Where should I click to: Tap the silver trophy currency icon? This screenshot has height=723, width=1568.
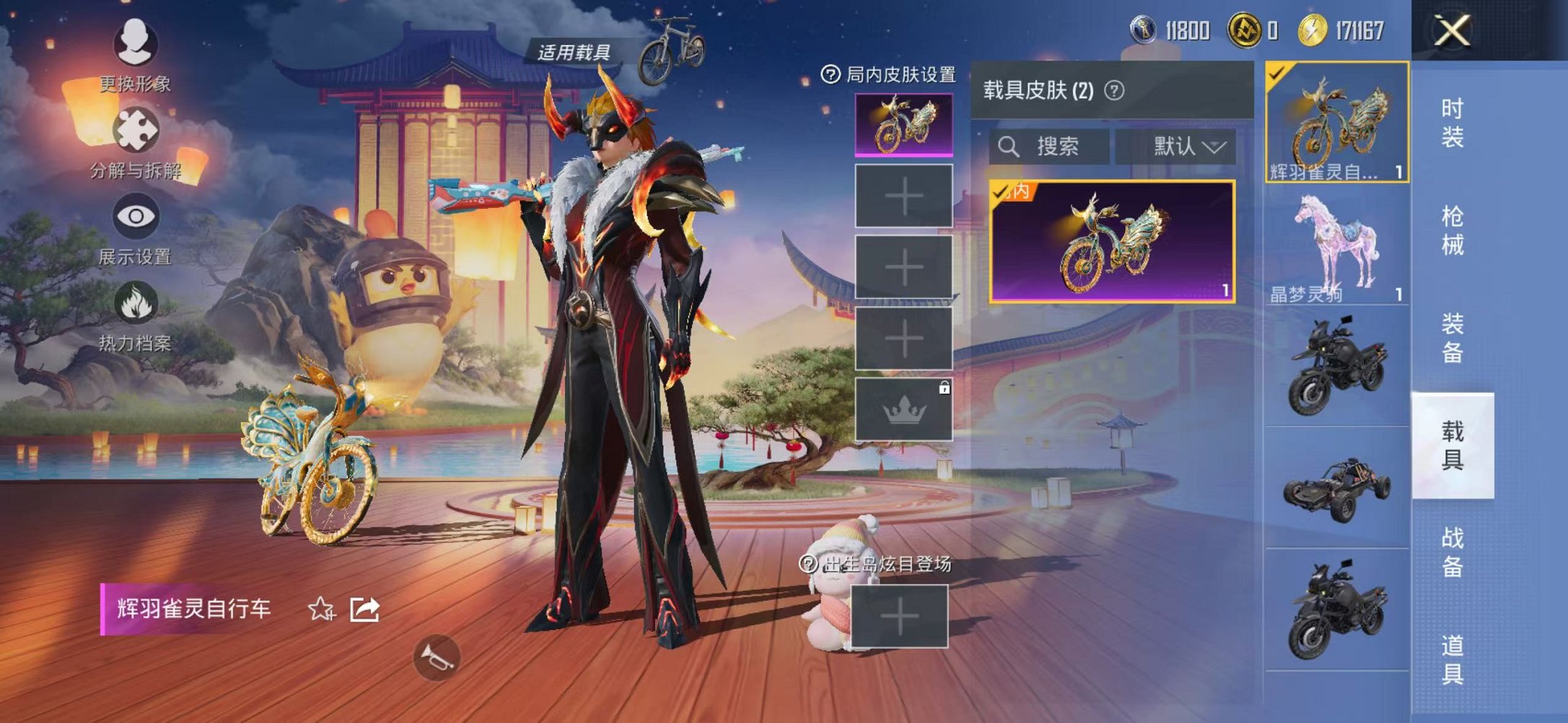(x=1143, y=30)
